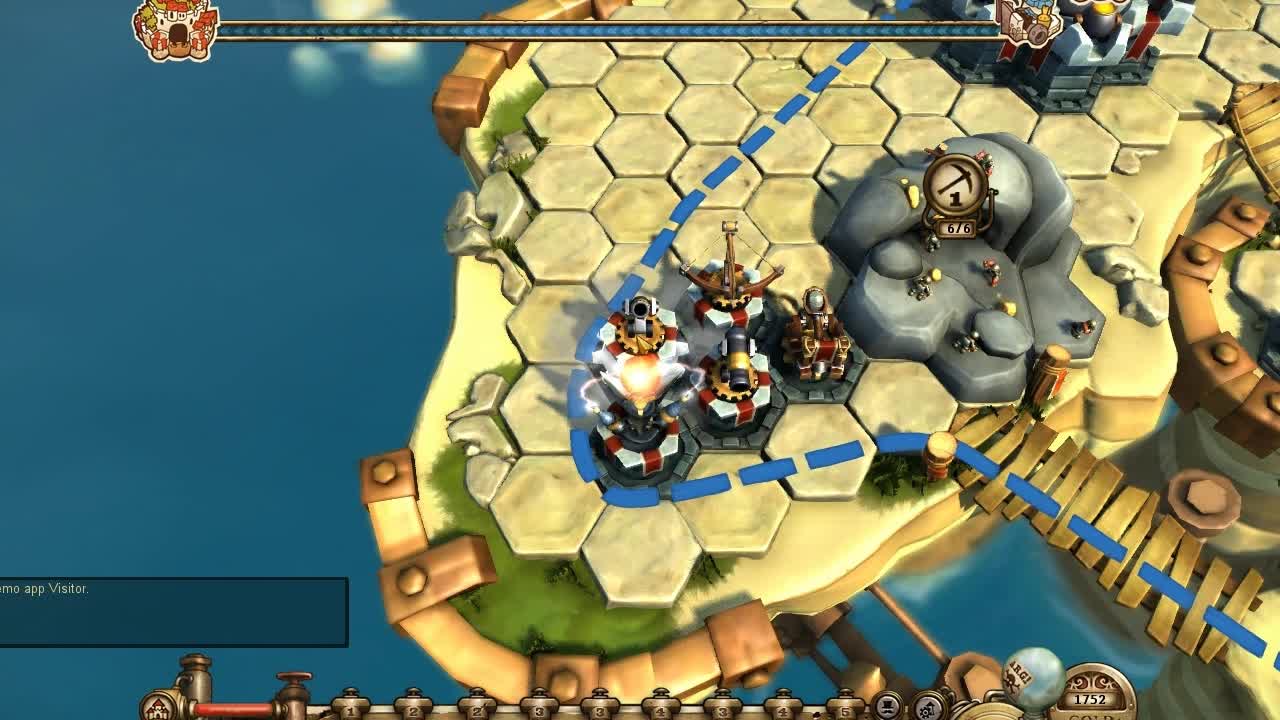Select the tier 2 tower icon on the toolbar
Screen dimensions: 1280x720
(412, 710)
